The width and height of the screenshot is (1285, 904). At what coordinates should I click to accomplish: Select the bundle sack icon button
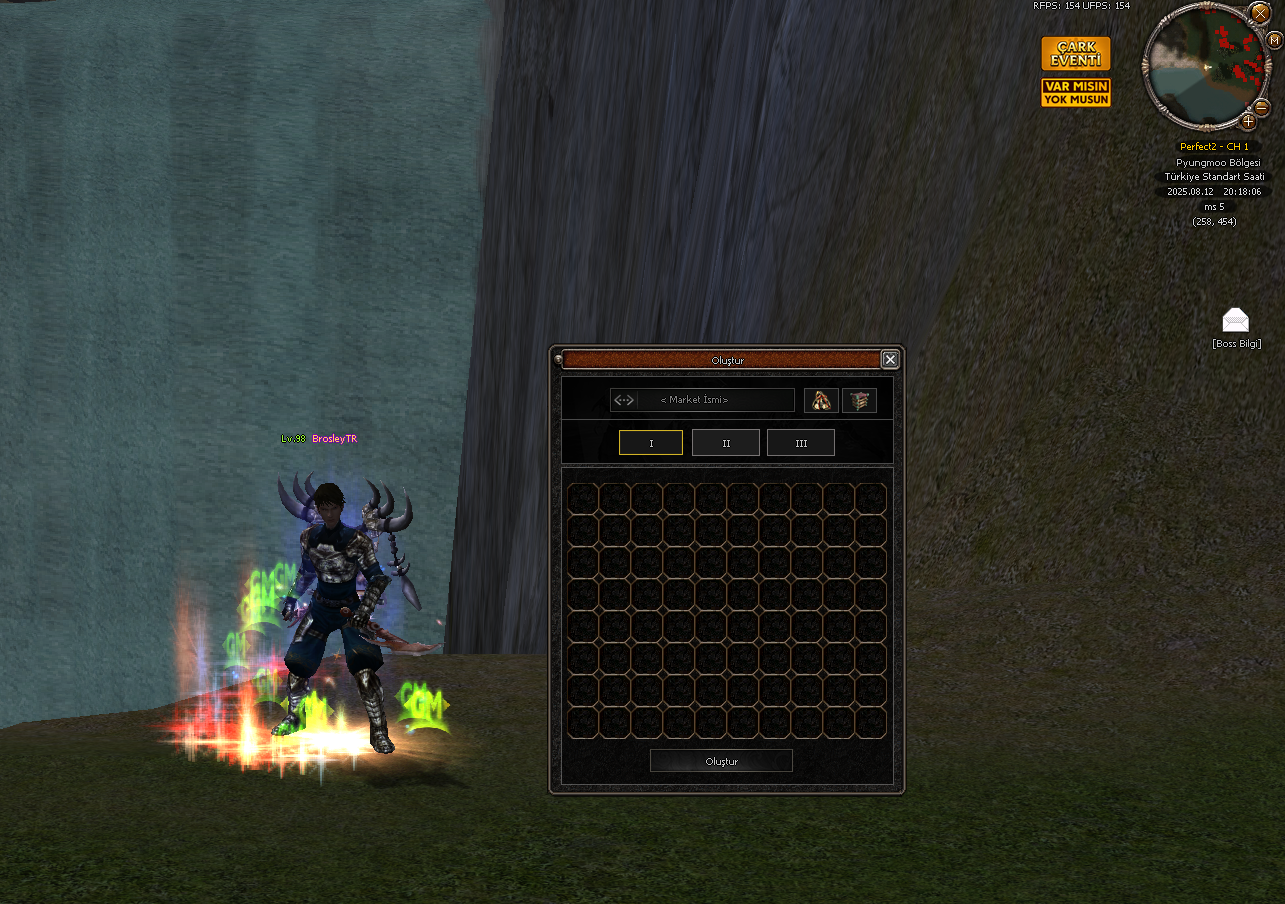point(821,400)
